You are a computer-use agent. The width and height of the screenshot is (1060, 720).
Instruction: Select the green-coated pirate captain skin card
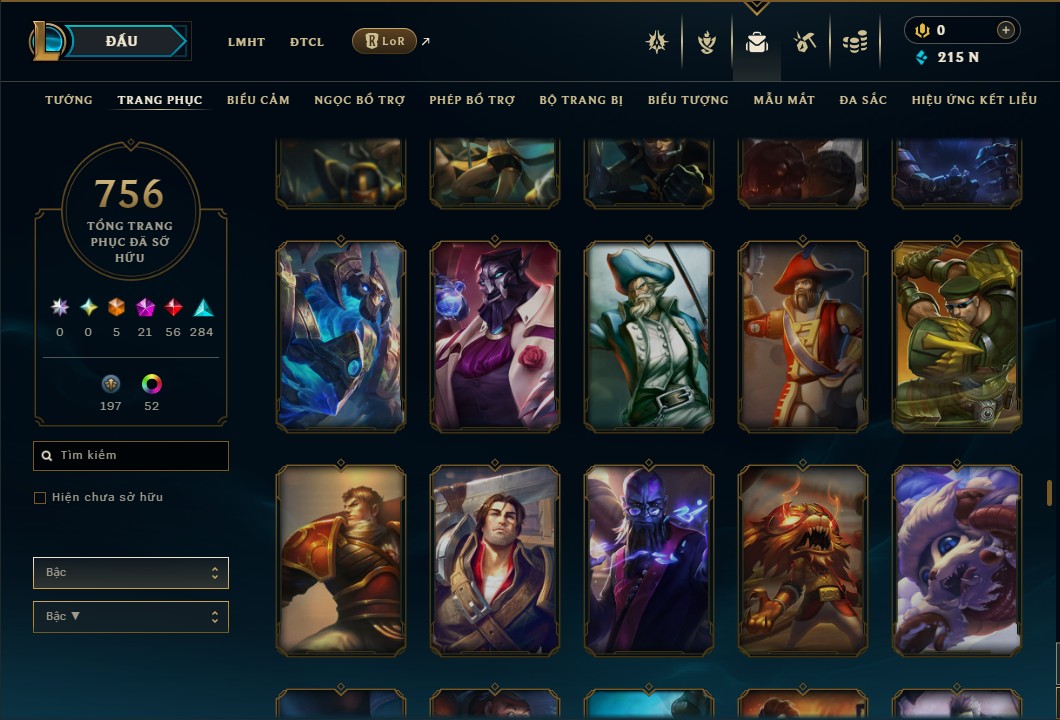click(649, 337)
